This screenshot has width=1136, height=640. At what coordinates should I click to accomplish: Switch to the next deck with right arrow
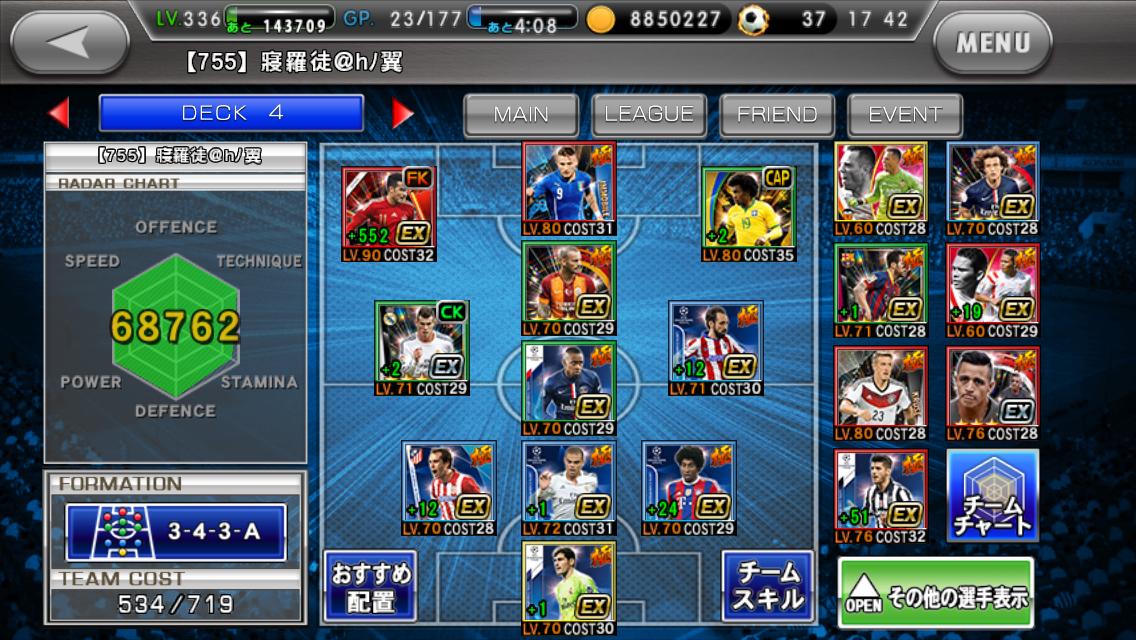coord(402,113)
